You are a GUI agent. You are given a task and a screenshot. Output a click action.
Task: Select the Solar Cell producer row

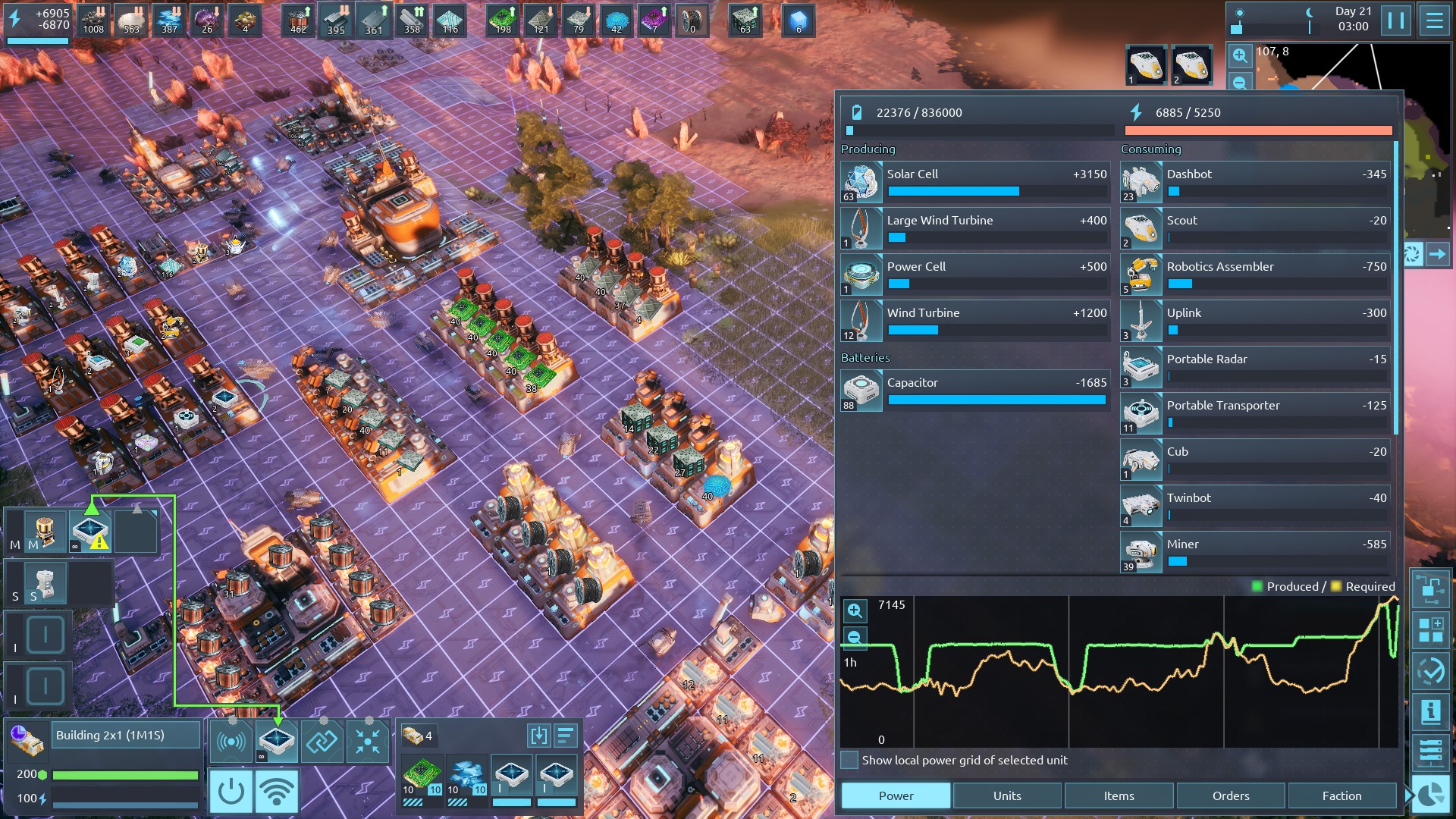[x=975, y=183]
